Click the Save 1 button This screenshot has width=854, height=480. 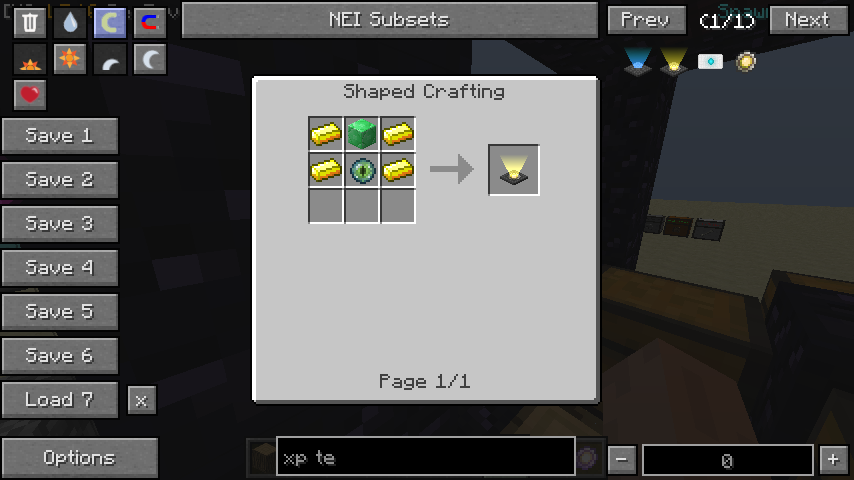[x=59, y=136]
